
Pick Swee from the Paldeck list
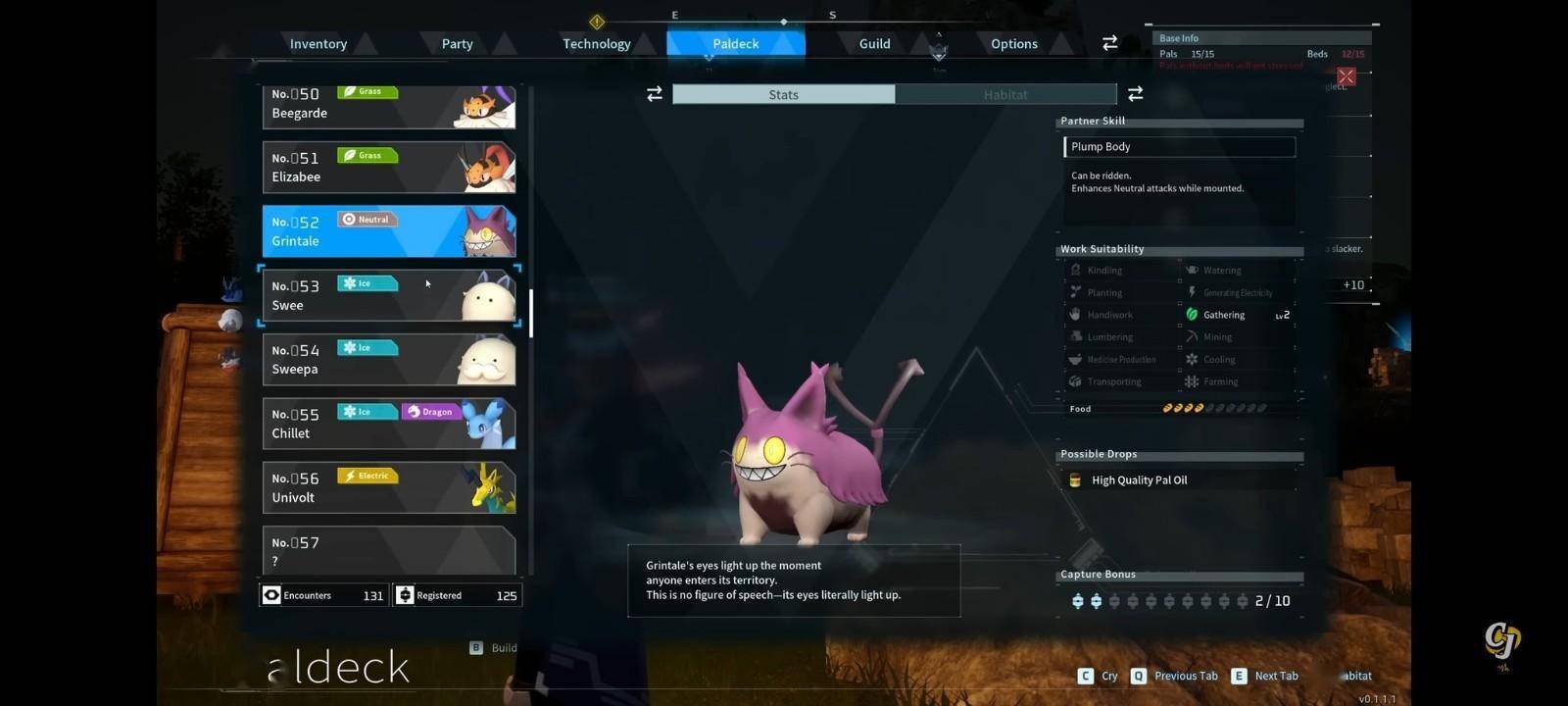point(388,295)
